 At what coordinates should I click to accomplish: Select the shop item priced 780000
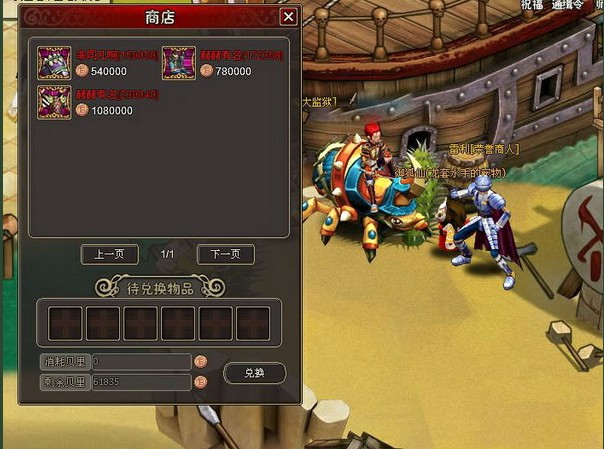[179, 62]
